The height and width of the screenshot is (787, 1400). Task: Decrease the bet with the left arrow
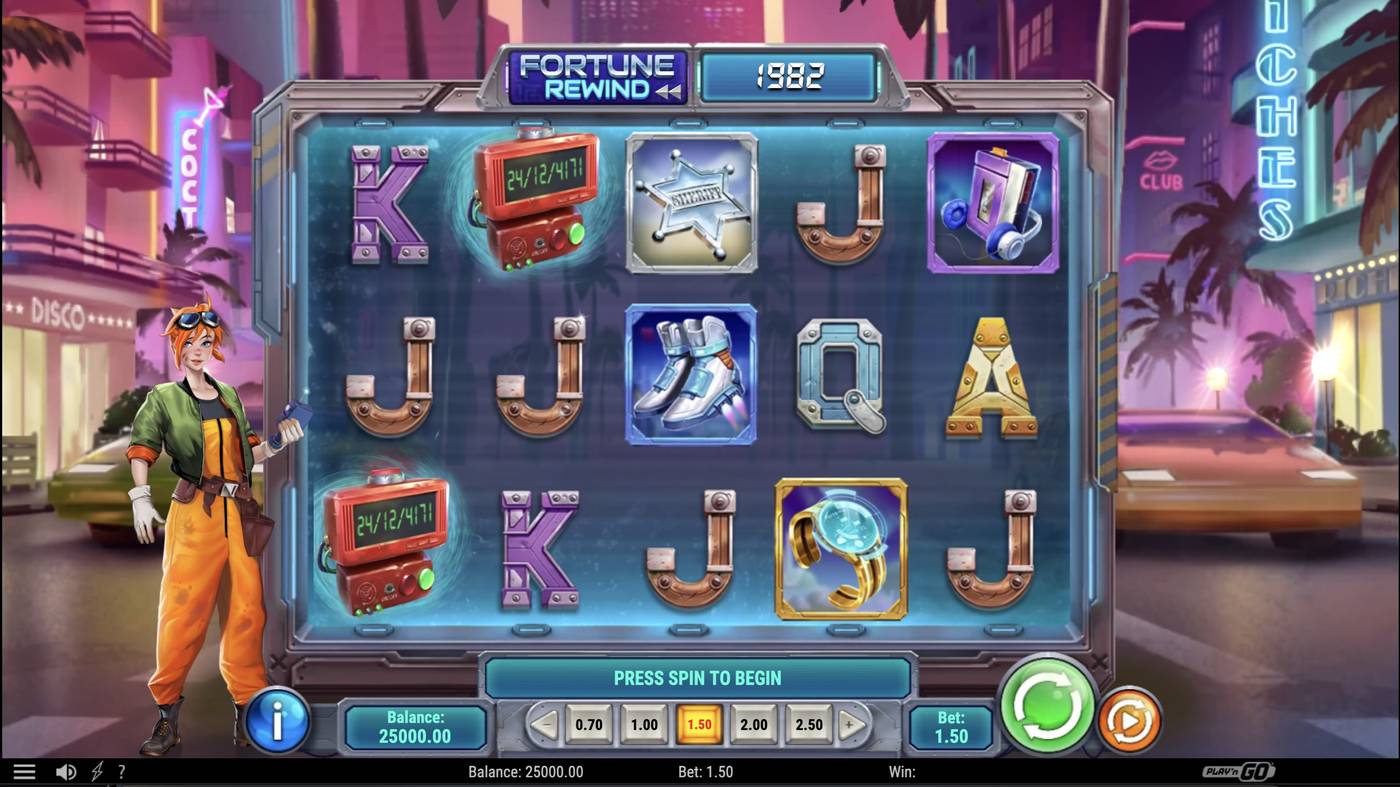point(545,724)
